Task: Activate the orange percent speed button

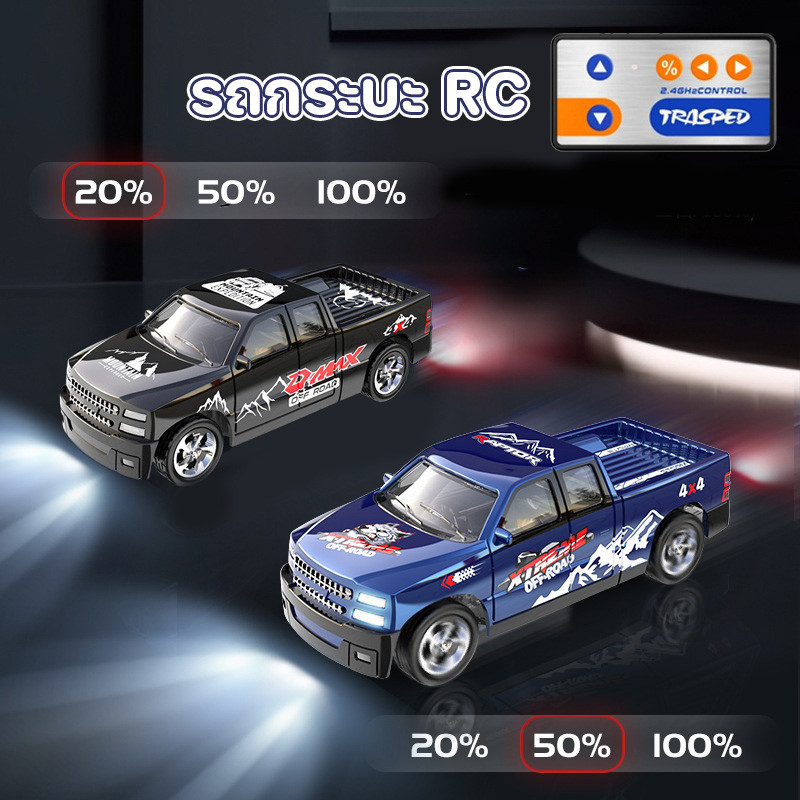Action: coord(669,68)
